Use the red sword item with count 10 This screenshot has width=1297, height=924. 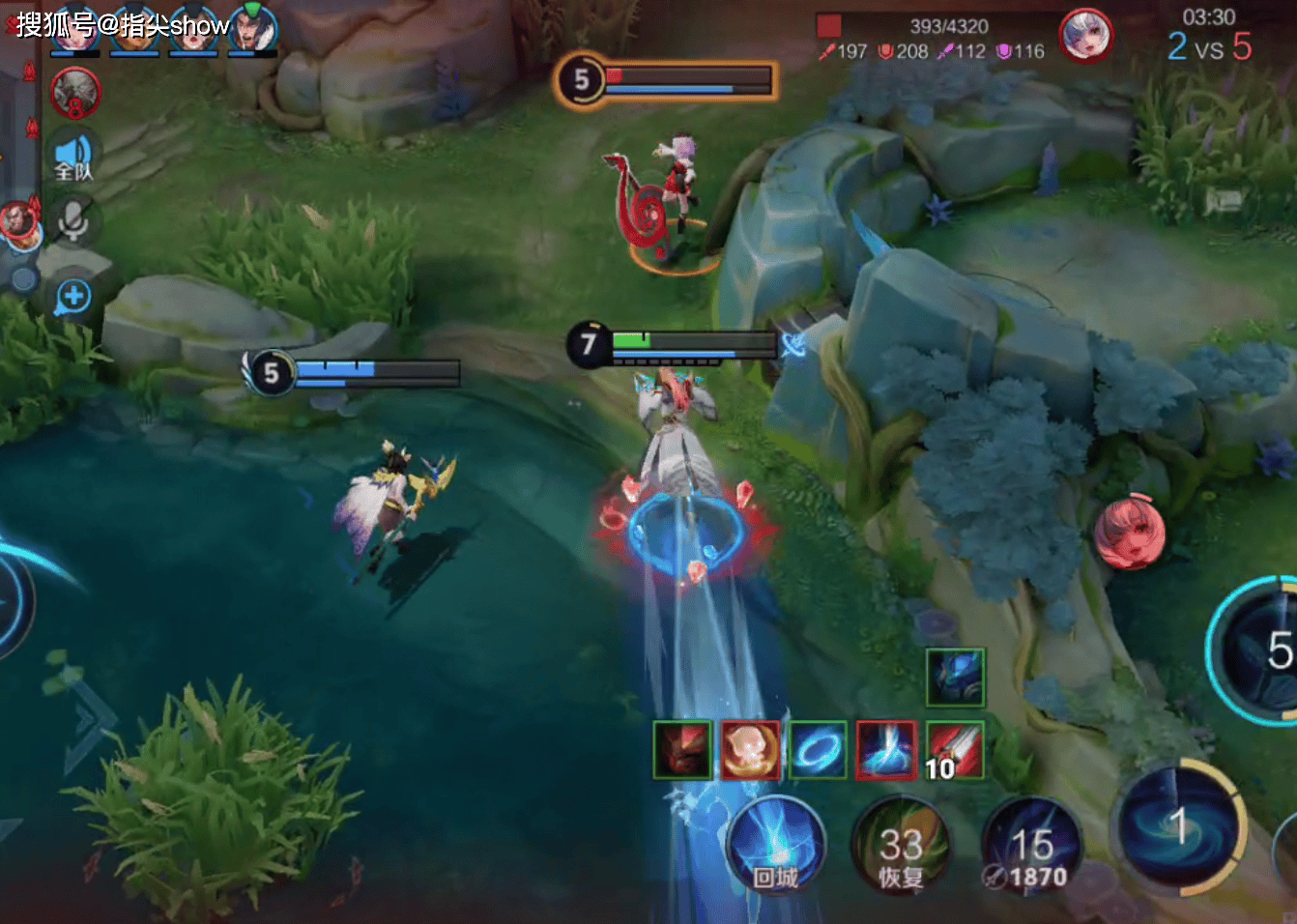pos(955,749)
